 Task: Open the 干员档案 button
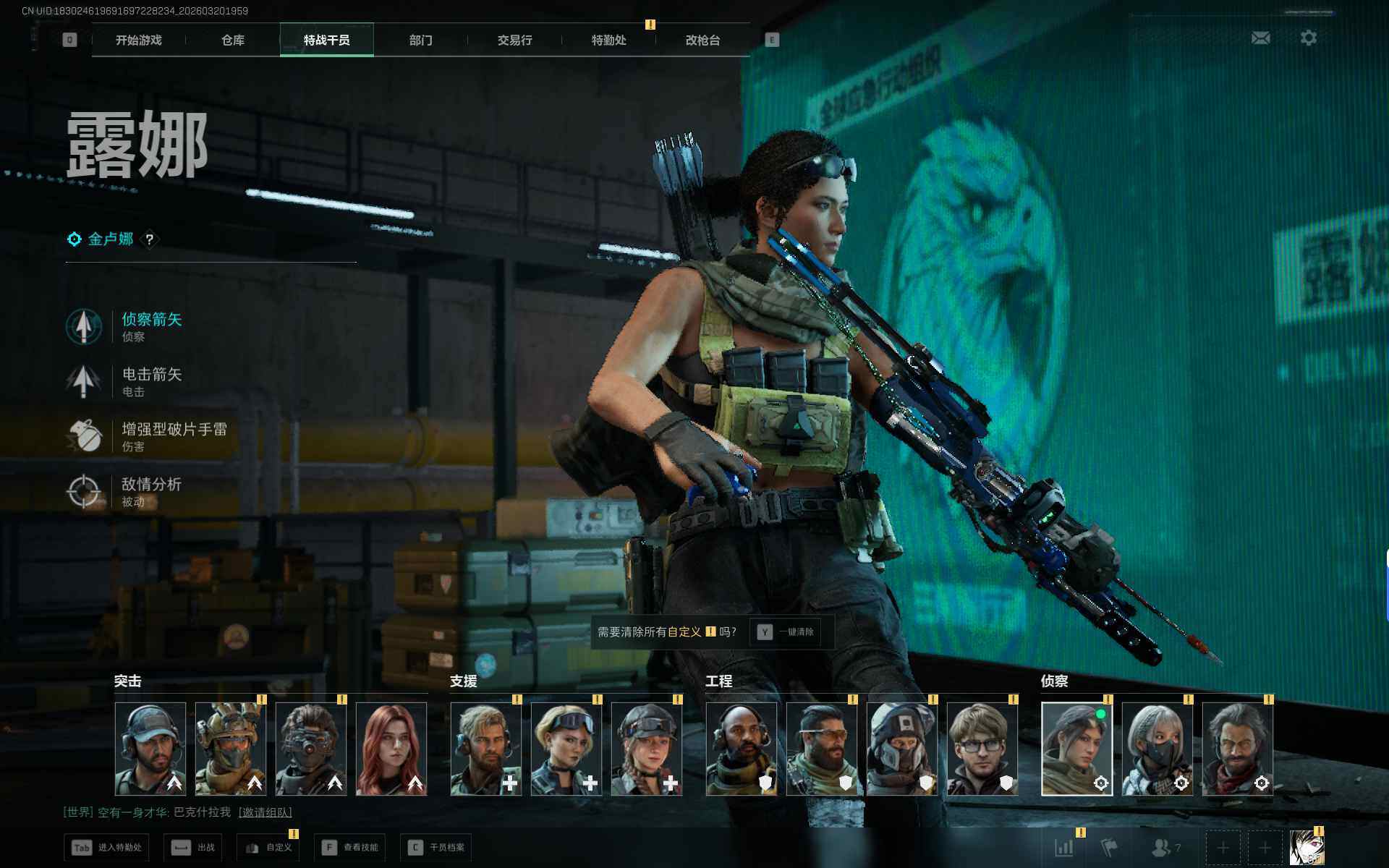coord(436,847)
